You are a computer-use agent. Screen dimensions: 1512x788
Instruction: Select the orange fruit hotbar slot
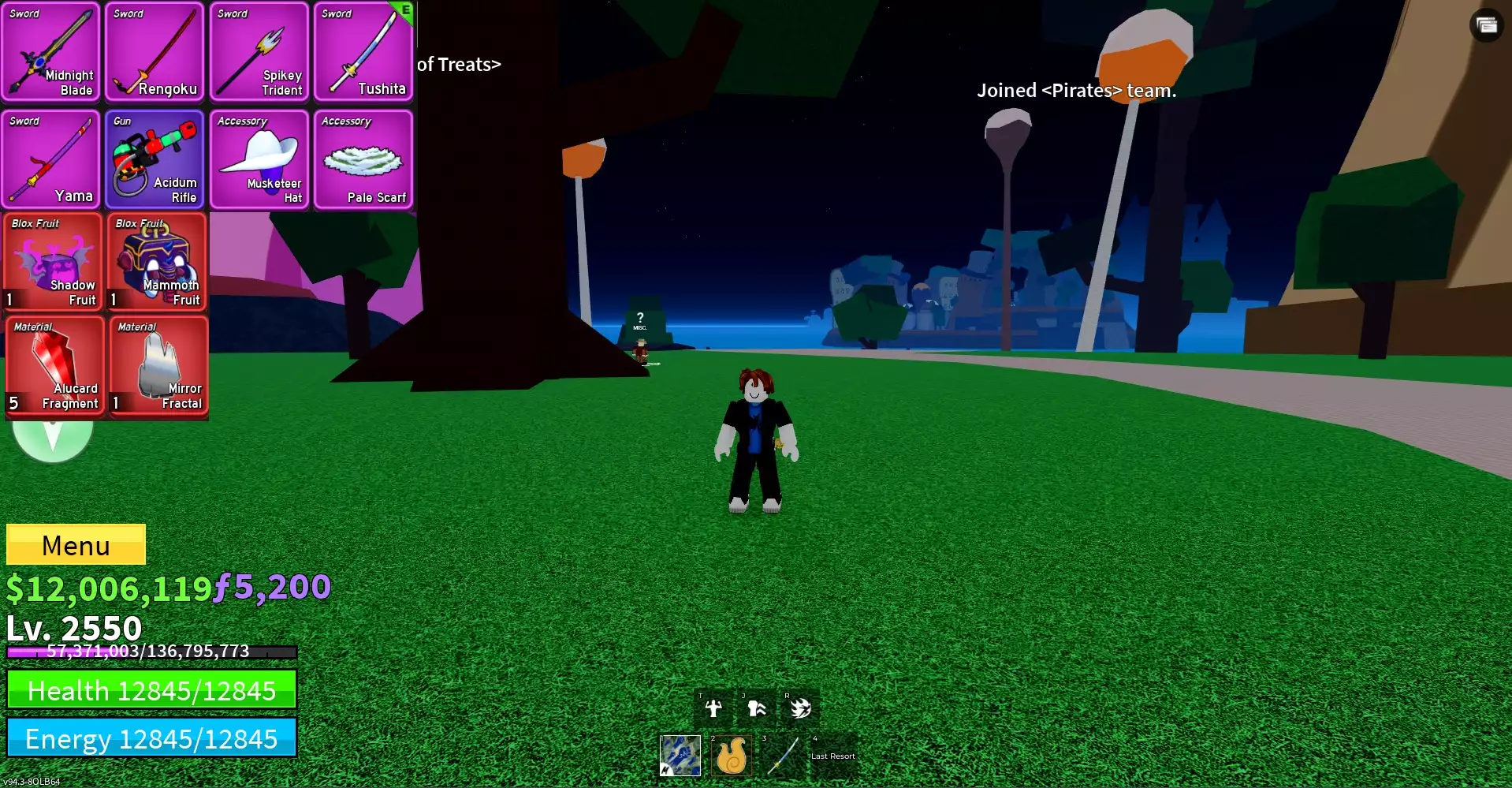731,755
